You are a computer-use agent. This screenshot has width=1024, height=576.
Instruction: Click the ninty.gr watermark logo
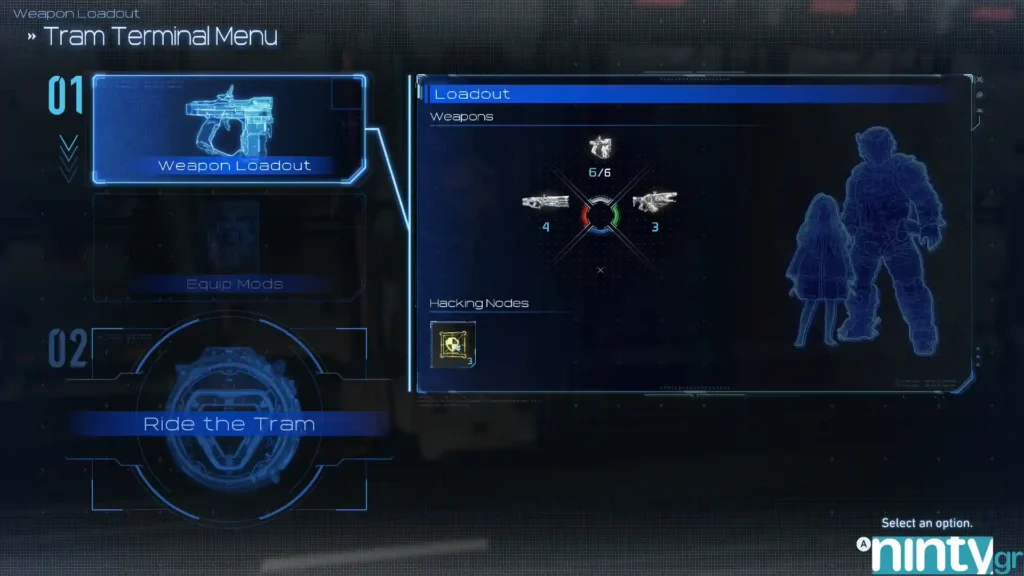click(x=932, y=553)
